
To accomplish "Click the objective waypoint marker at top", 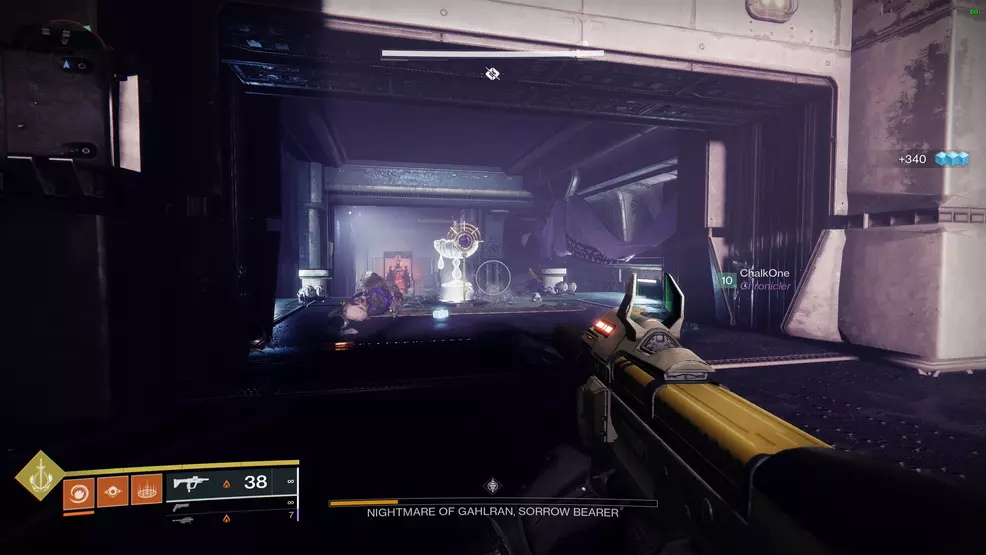I will (492, 73).
